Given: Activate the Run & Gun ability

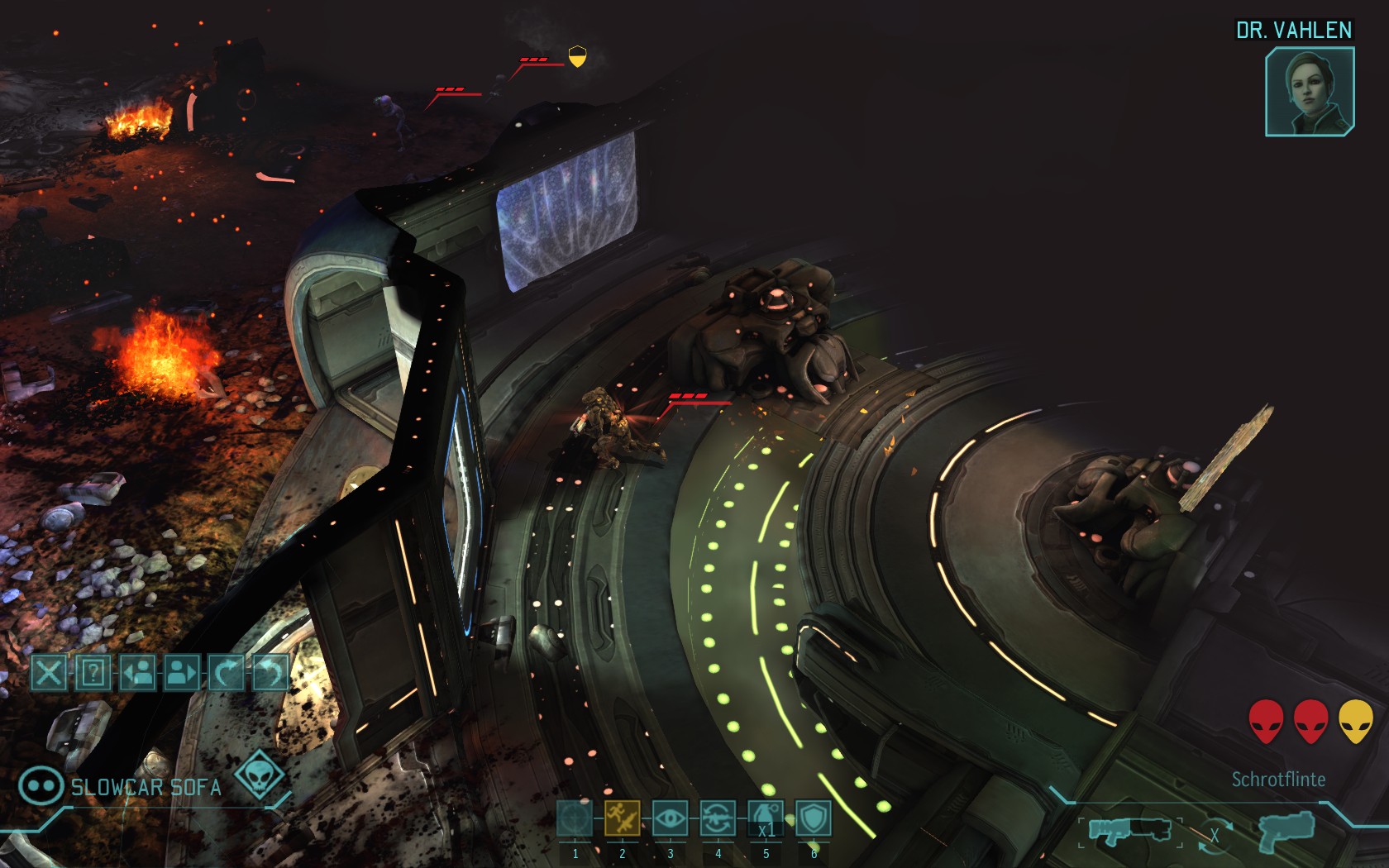Looking at the screenshot, I should click(x=622, y=819).
